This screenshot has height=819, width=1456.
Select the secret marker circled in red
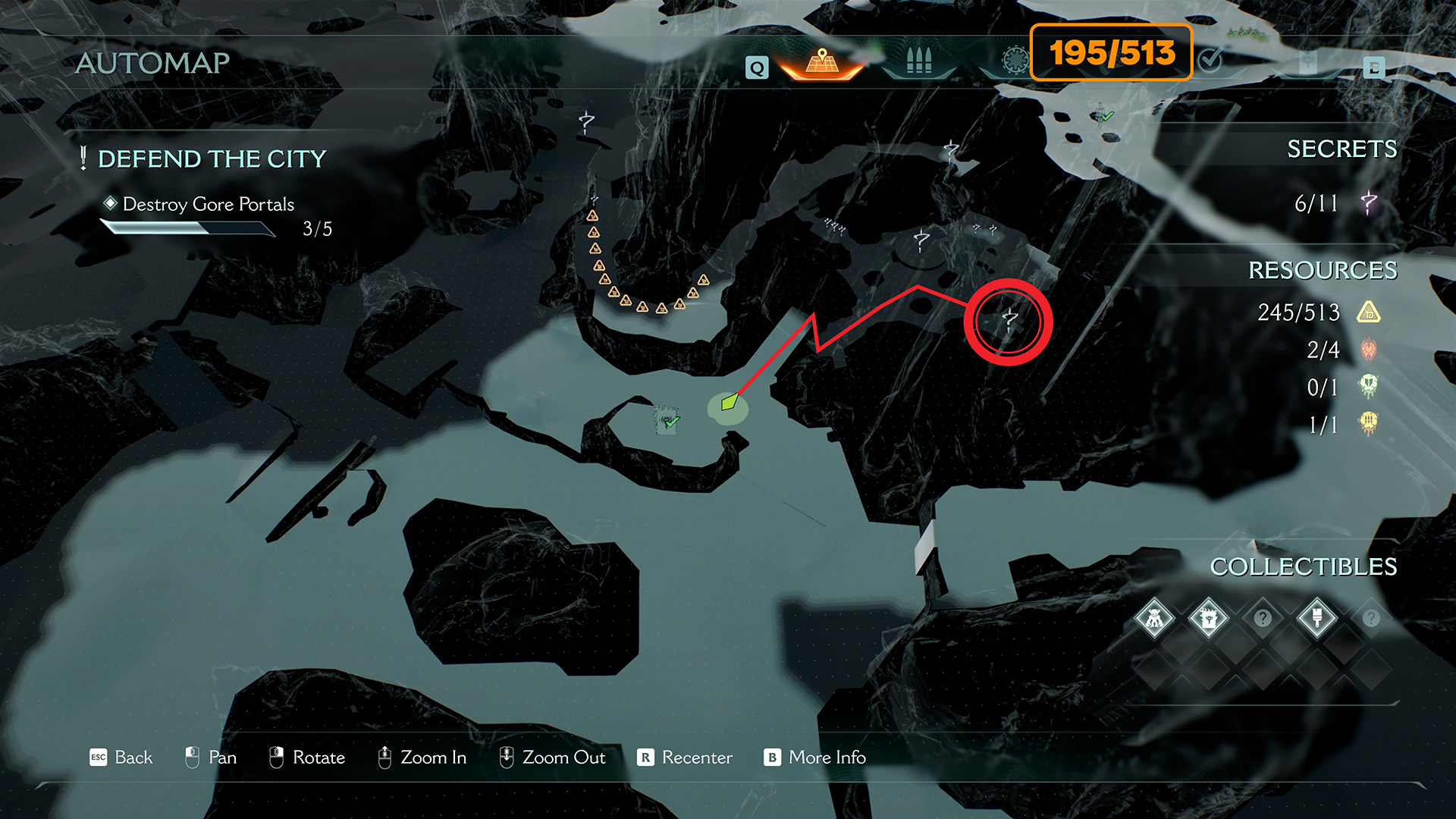(x=1009, y=321)
